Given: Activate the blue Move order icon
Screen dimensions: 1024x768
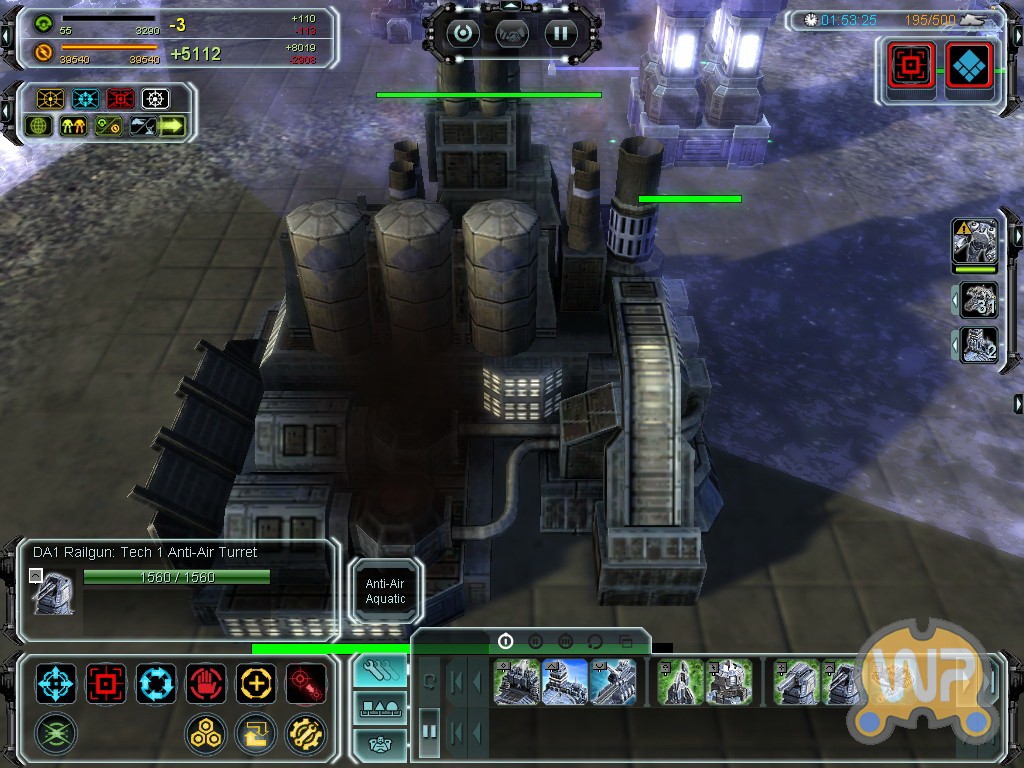Looking at the screenshot, I should [x=56, y=684].
